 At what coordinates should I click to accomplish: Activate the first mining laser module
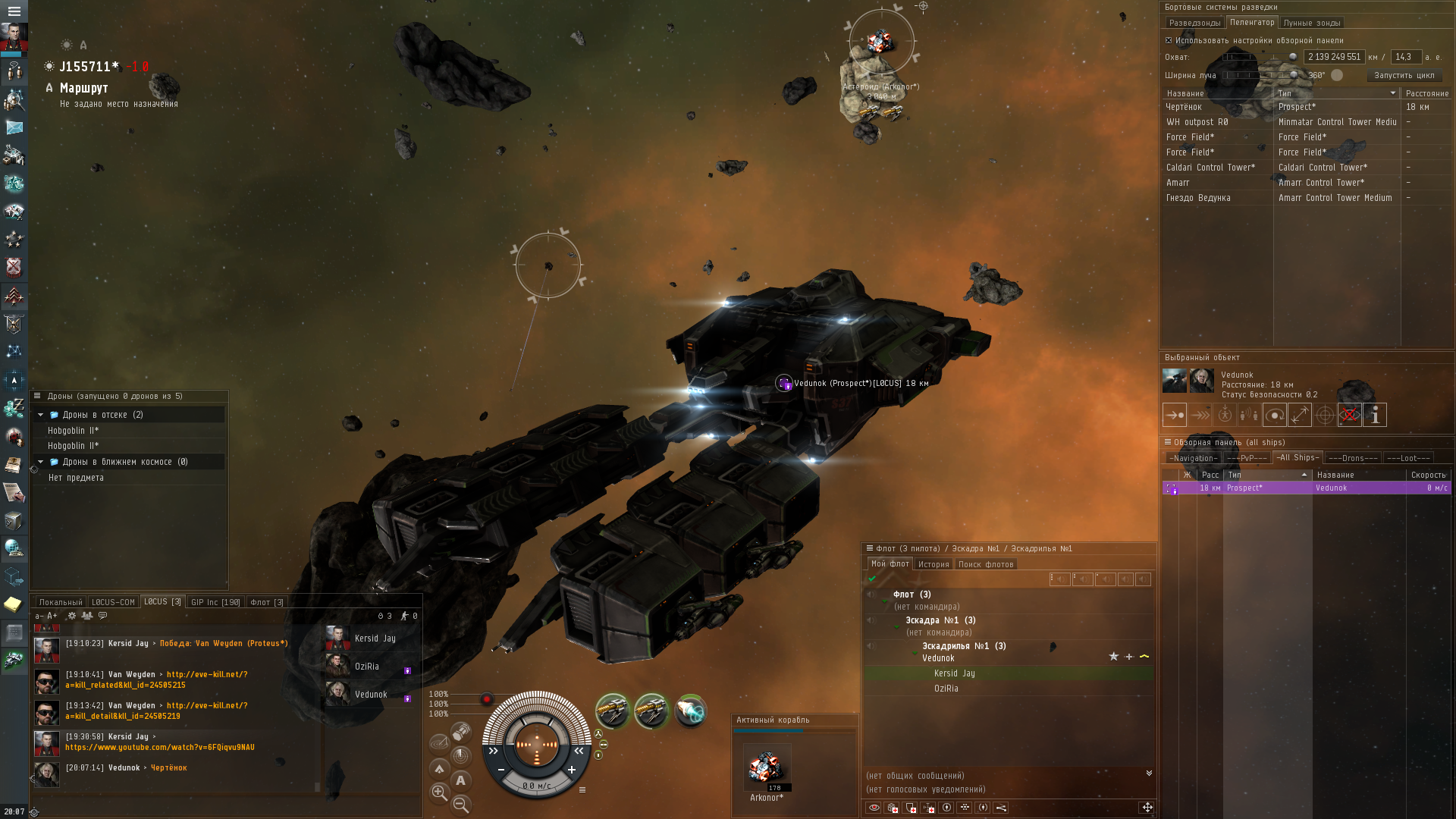pyautogui.click(x=612, y=711)
